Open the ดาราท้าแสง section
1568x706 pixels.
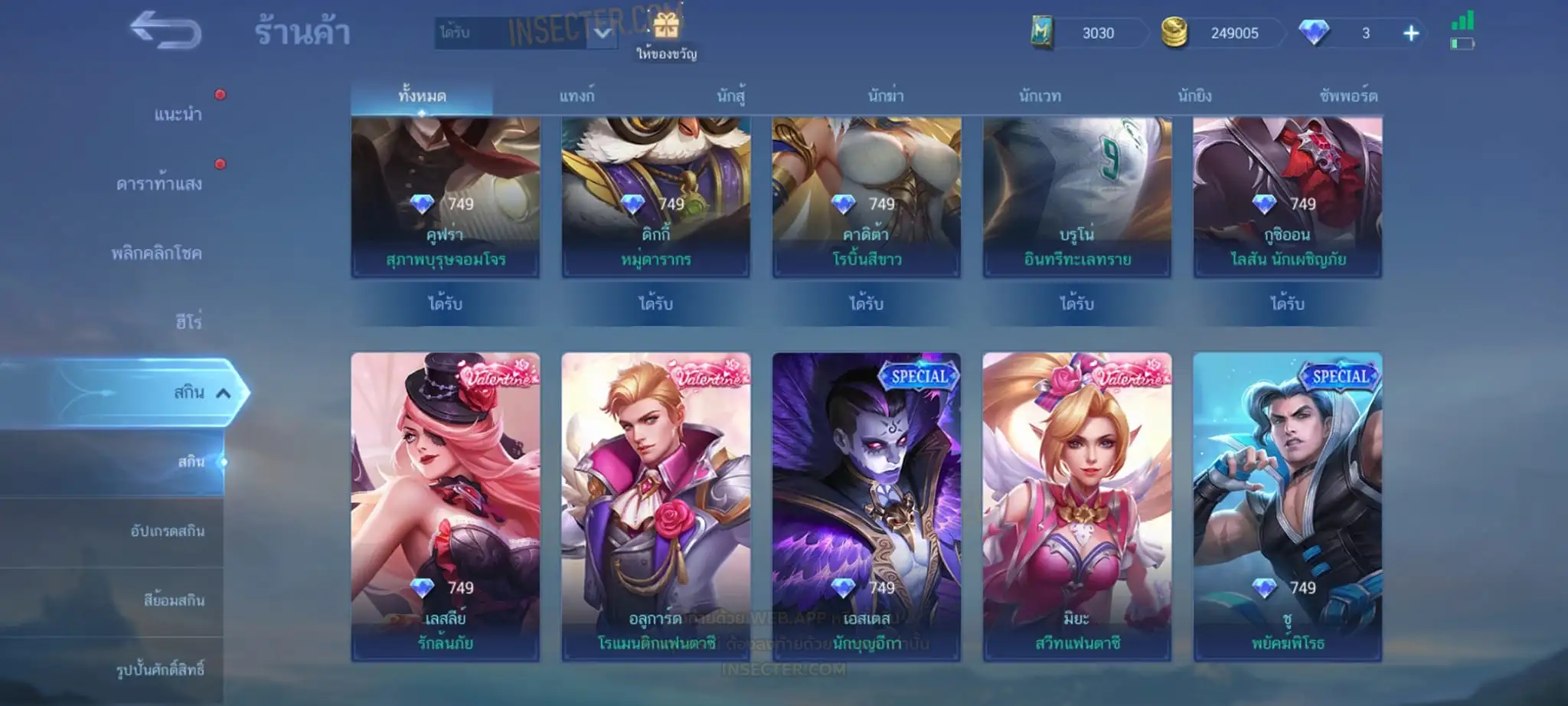tap(159, 184)
